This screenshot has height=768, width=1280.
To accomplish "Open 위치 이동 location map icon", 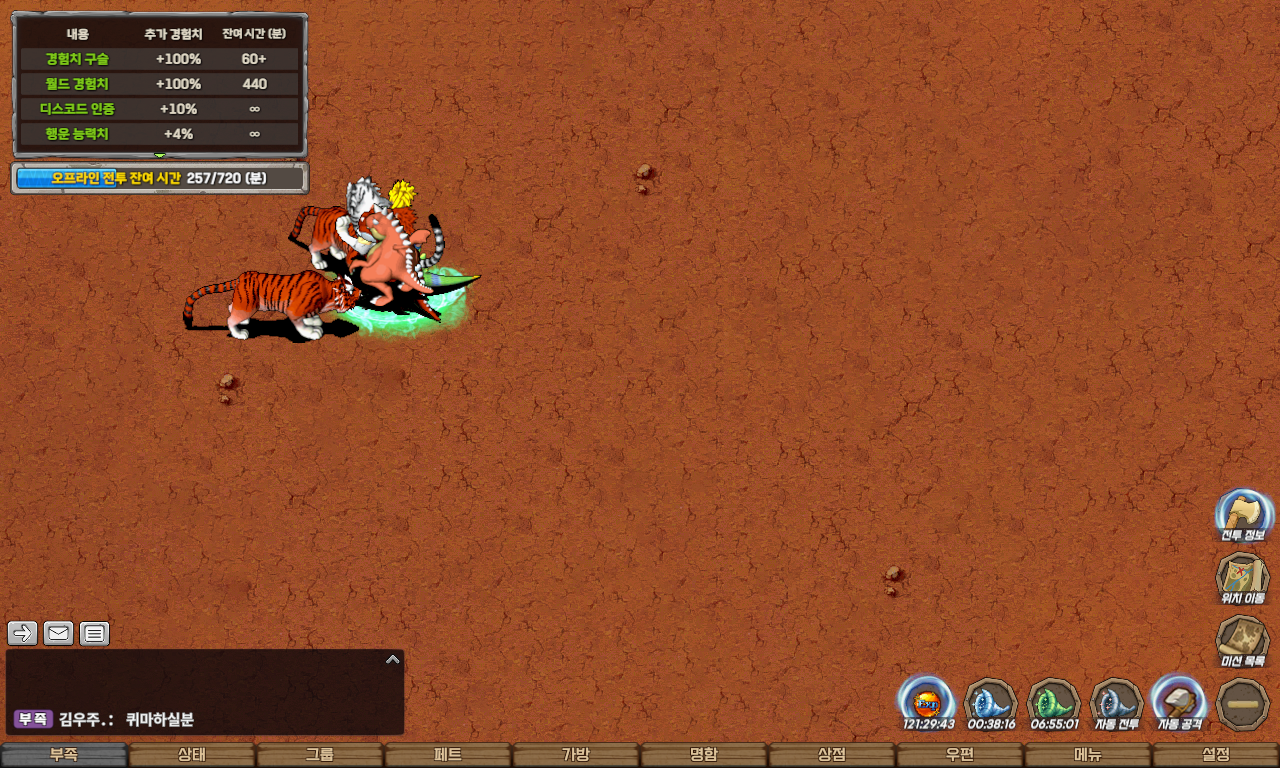I will 1243,578.
